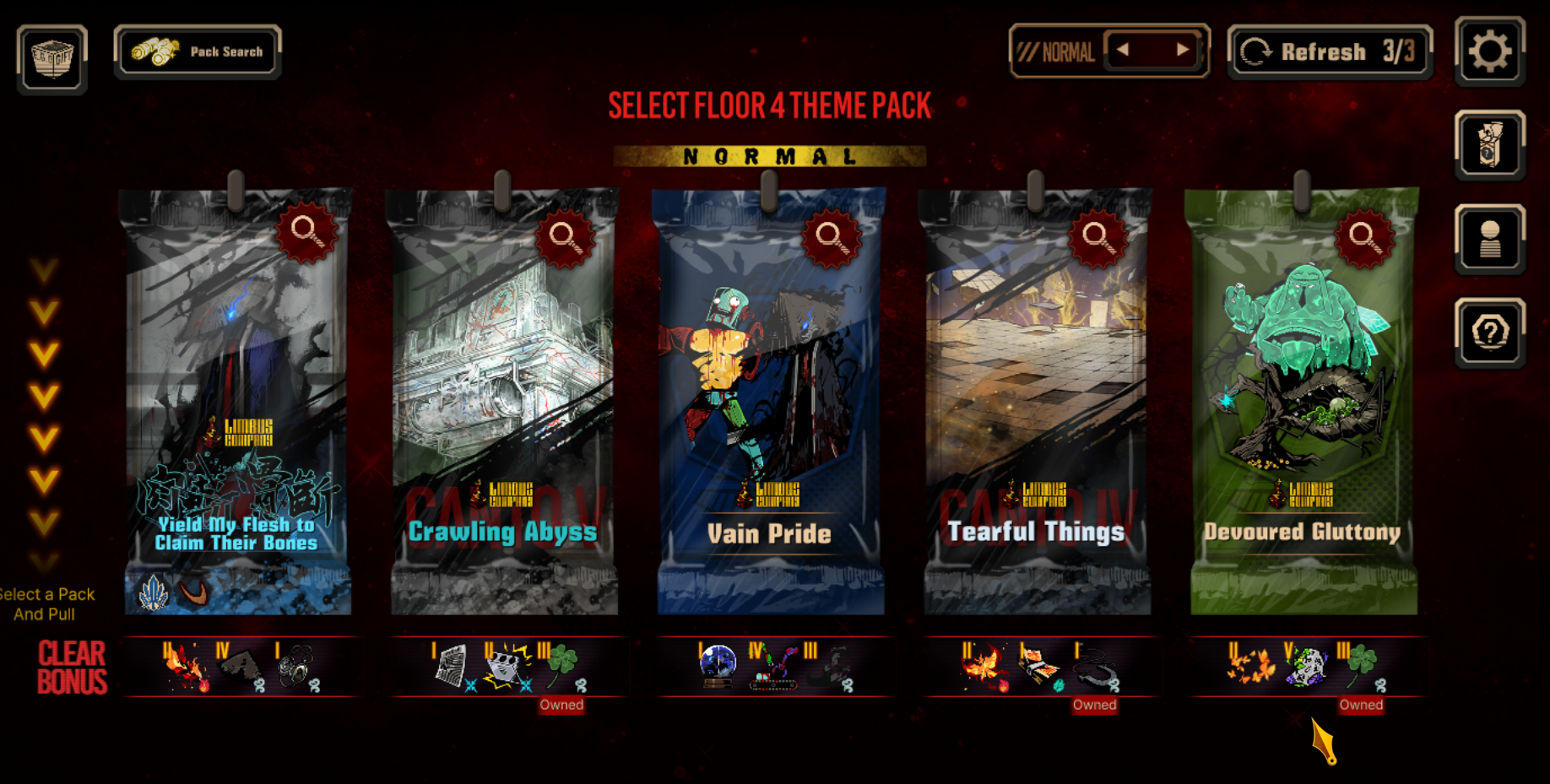
Task: Inspect Devoured Gluttony with its magnifier badge
Action: [1364, 235]
